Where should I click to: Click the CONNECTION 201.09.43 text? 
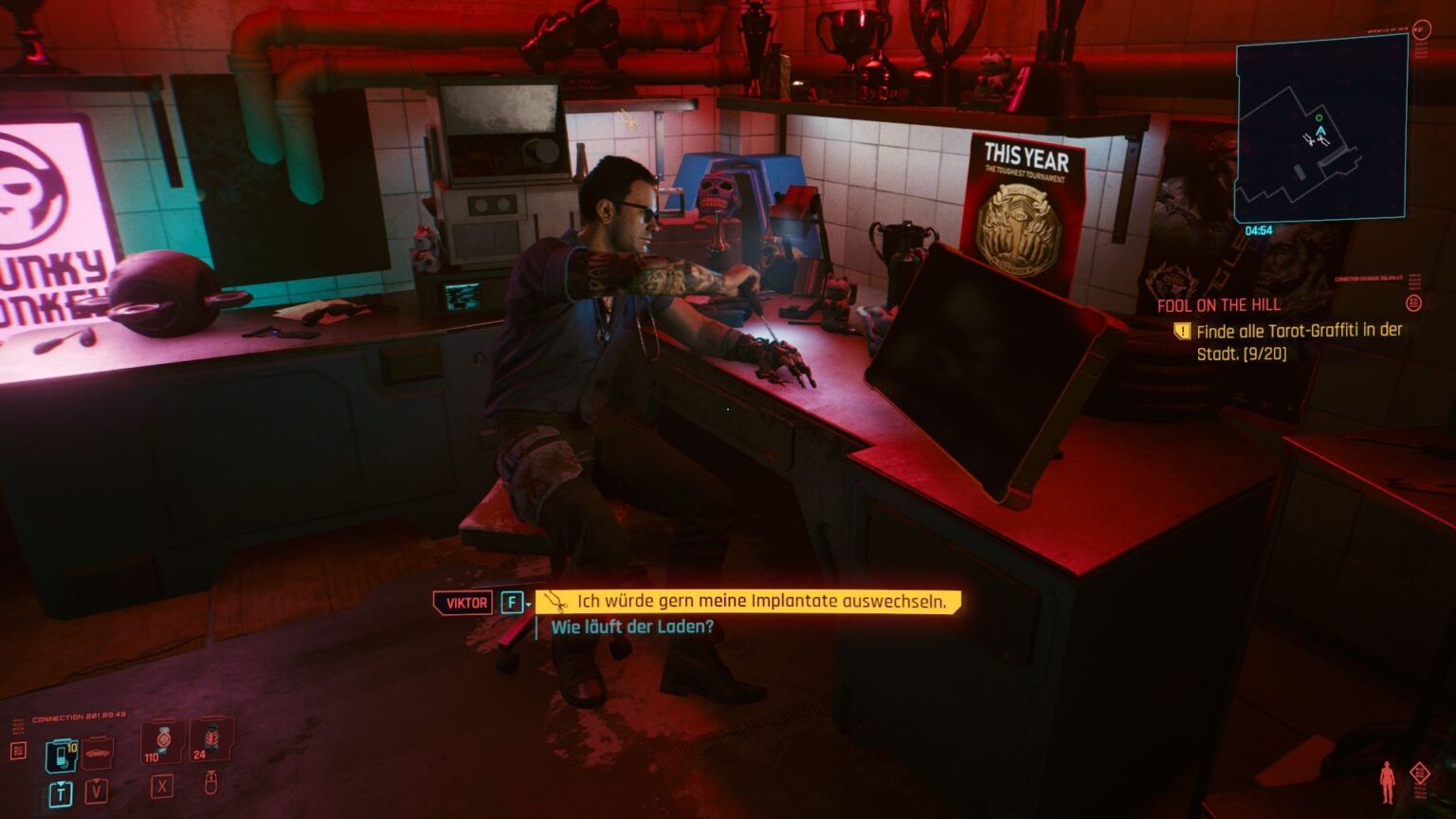(78, 715)
